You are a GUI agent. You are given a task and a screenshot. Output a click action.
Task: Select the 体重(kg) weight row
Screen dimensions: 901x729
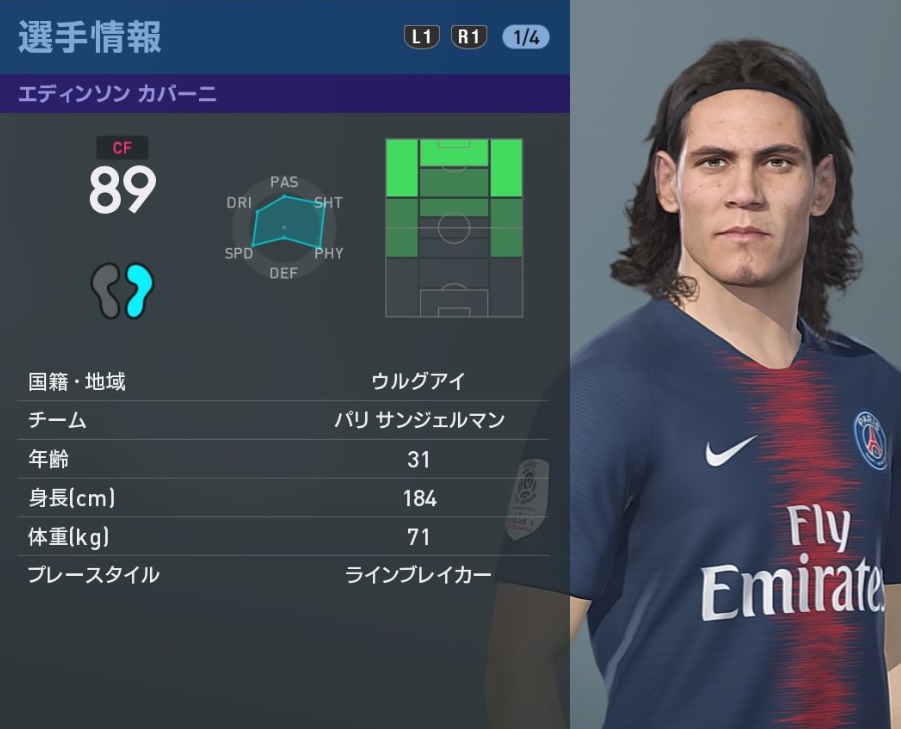285,536
